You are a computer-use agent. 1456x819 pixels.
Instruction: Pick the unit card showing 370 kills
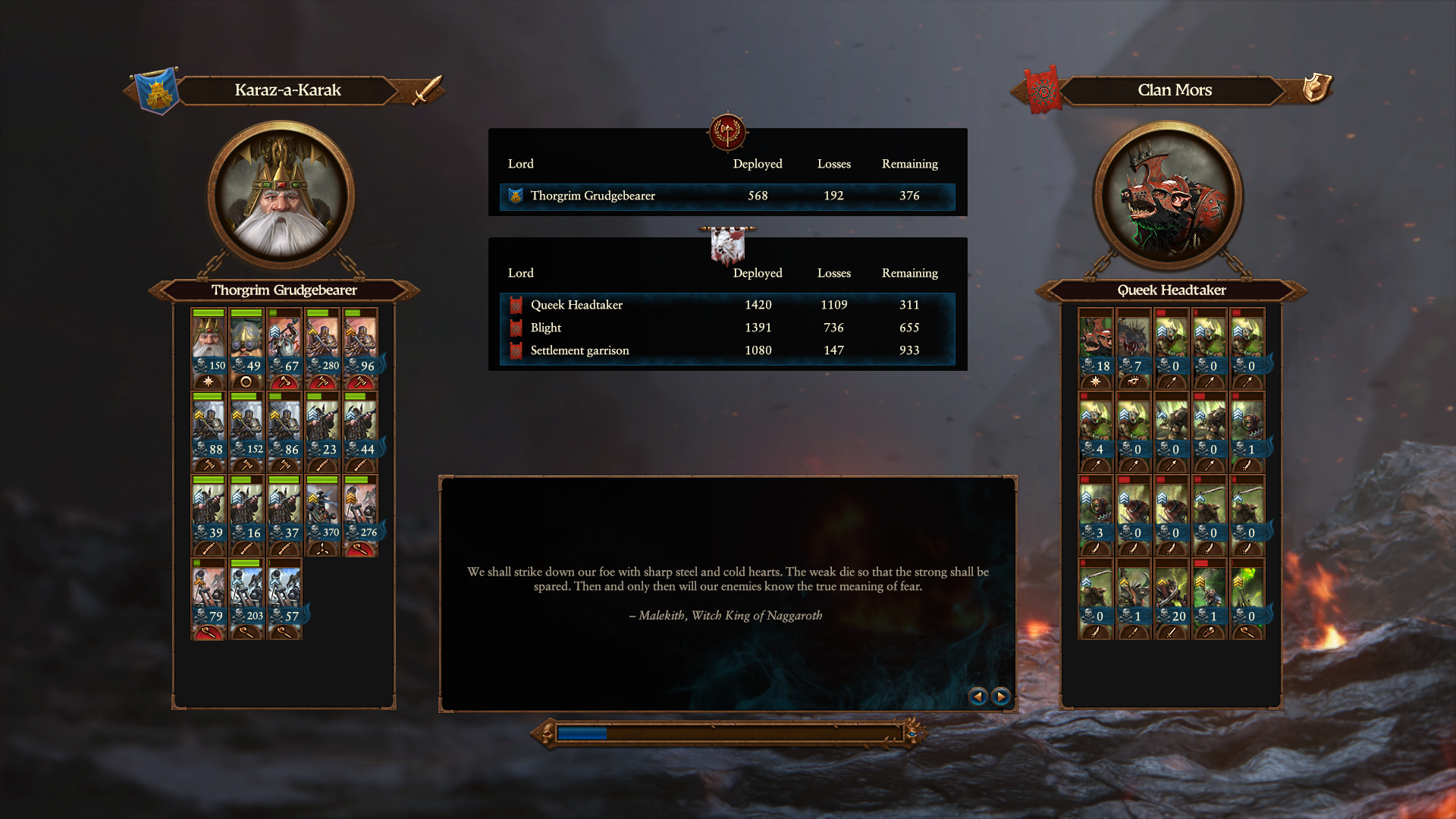[x=322, y=514]
